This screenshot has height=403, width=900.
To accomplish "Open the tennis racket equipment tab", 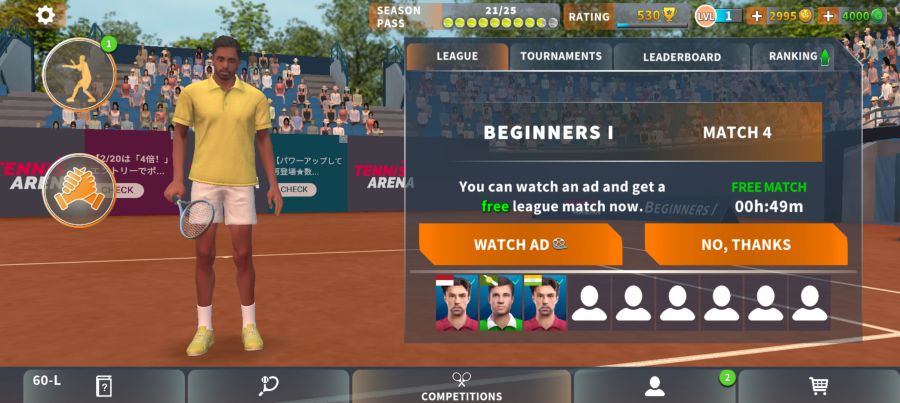I will [268, 386].
